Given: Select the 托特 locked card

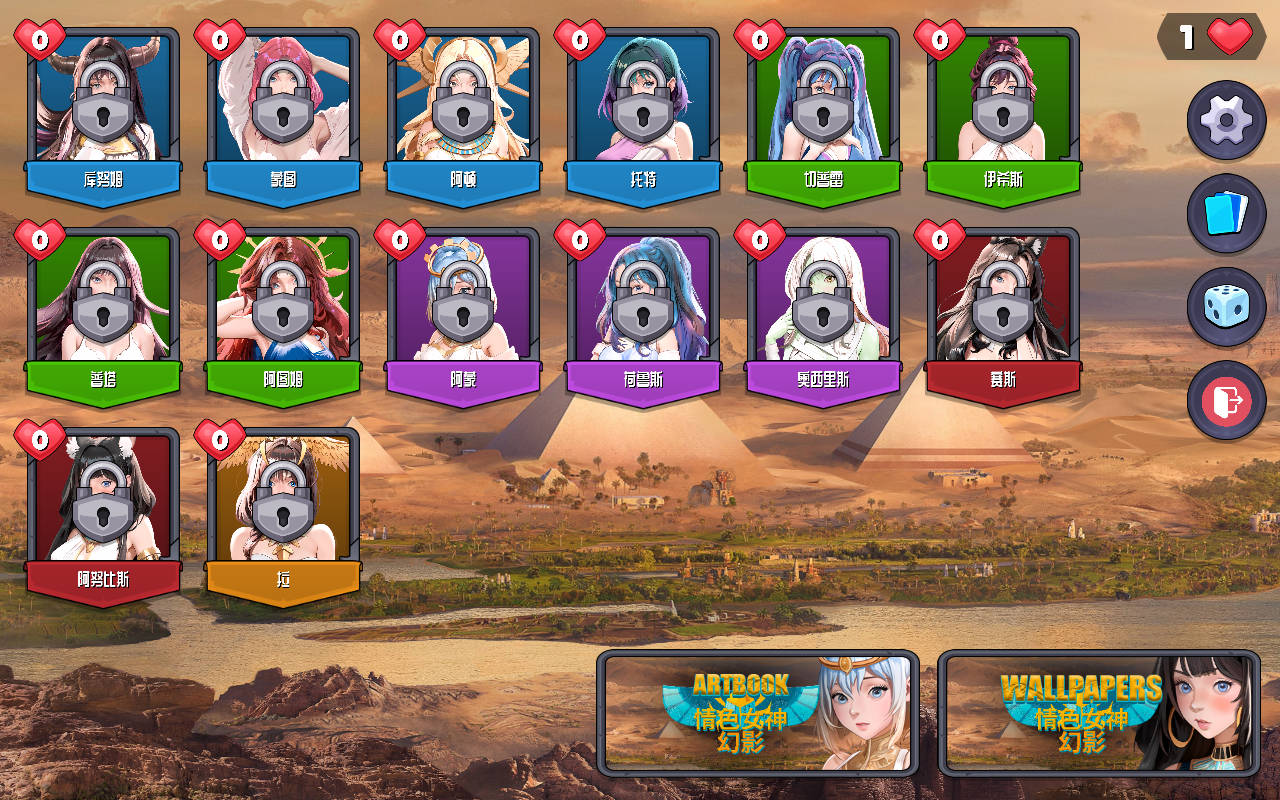Looking at the screenshot, I should [x=643, y=110].
